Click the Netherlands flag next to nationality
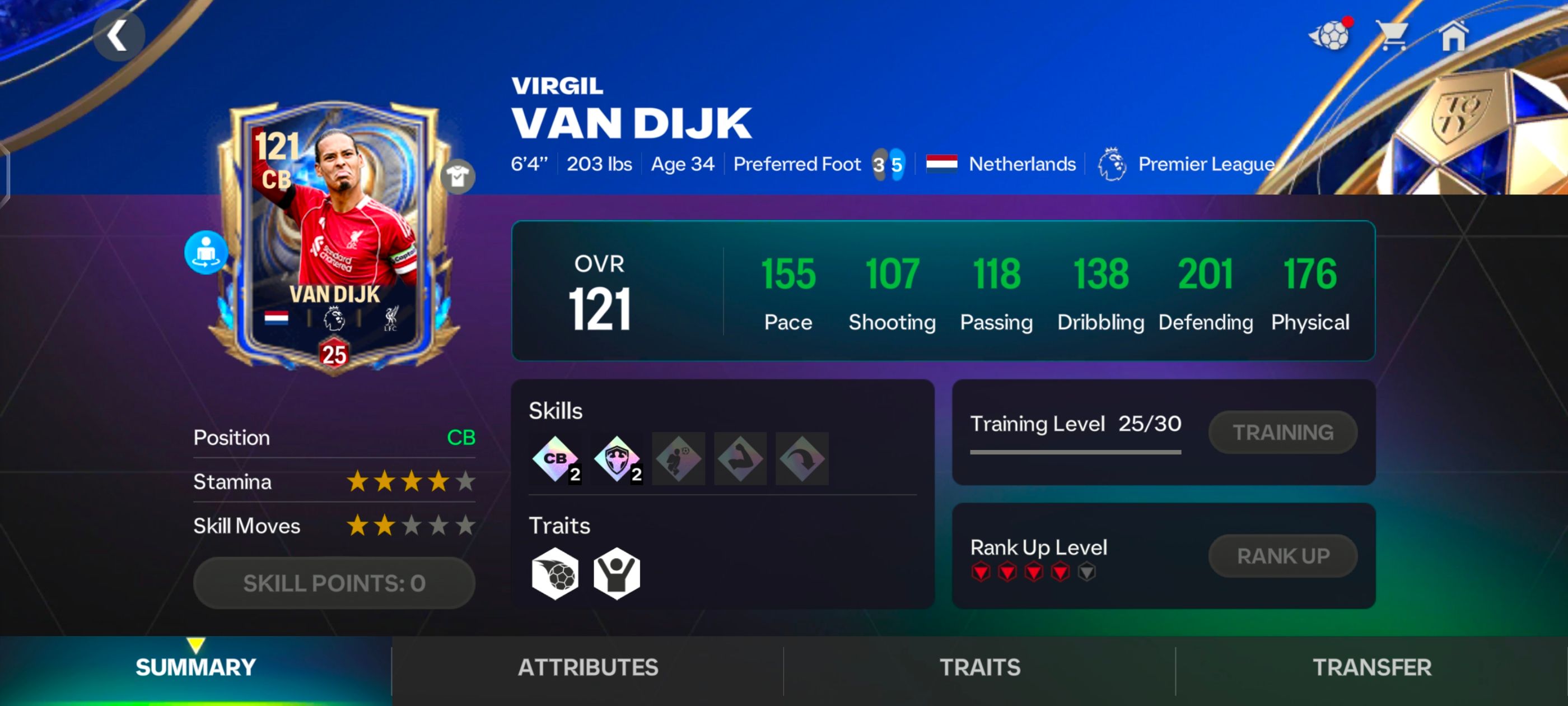The image size is (1568, 706). (942, 163)
